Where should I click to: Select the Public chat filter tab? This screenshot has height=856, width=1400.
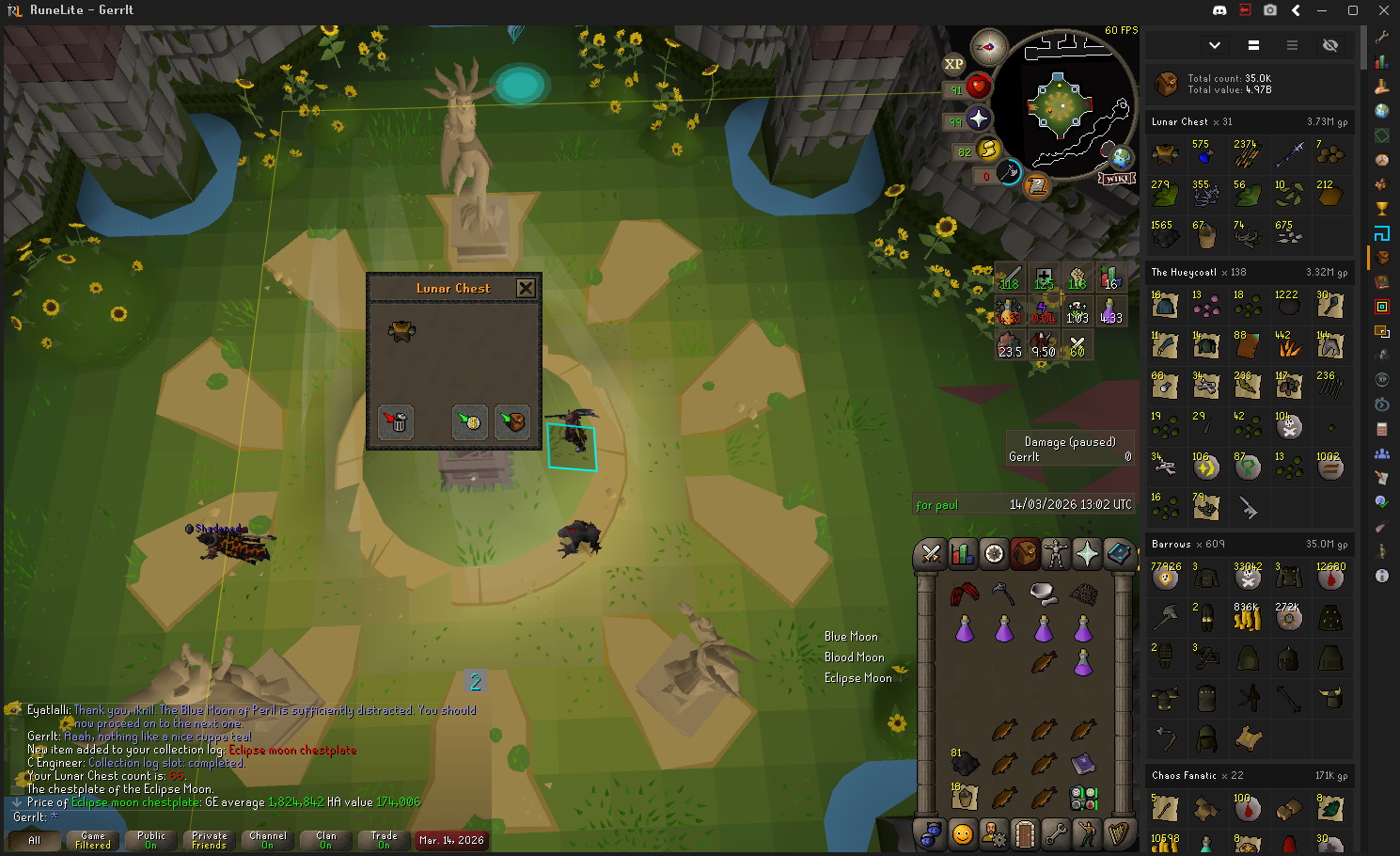pyautogui.click(x=150, y=840)
